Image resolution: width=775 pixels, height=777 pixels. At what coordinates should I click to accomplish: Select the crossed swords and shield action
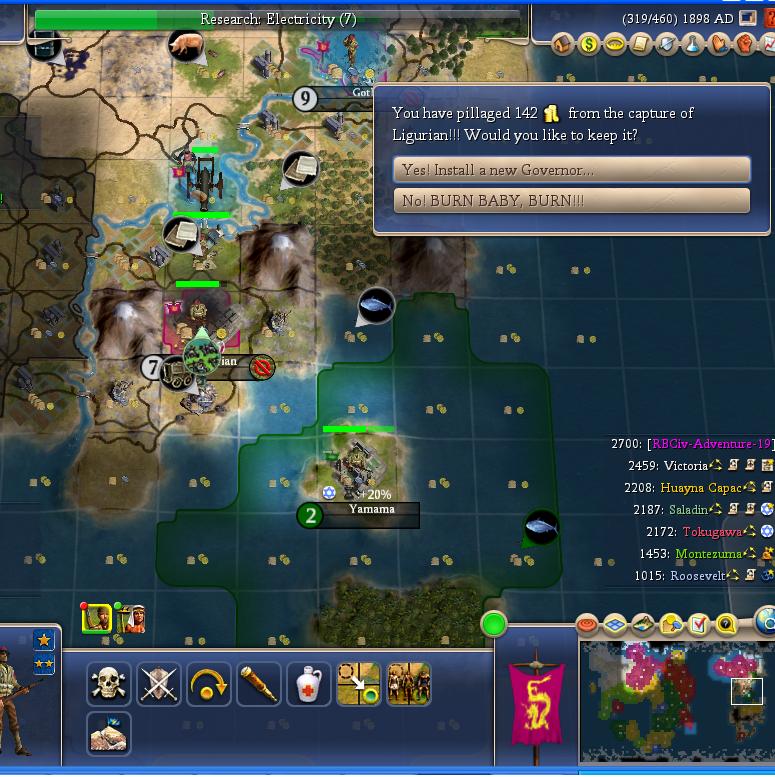[159, 685]
